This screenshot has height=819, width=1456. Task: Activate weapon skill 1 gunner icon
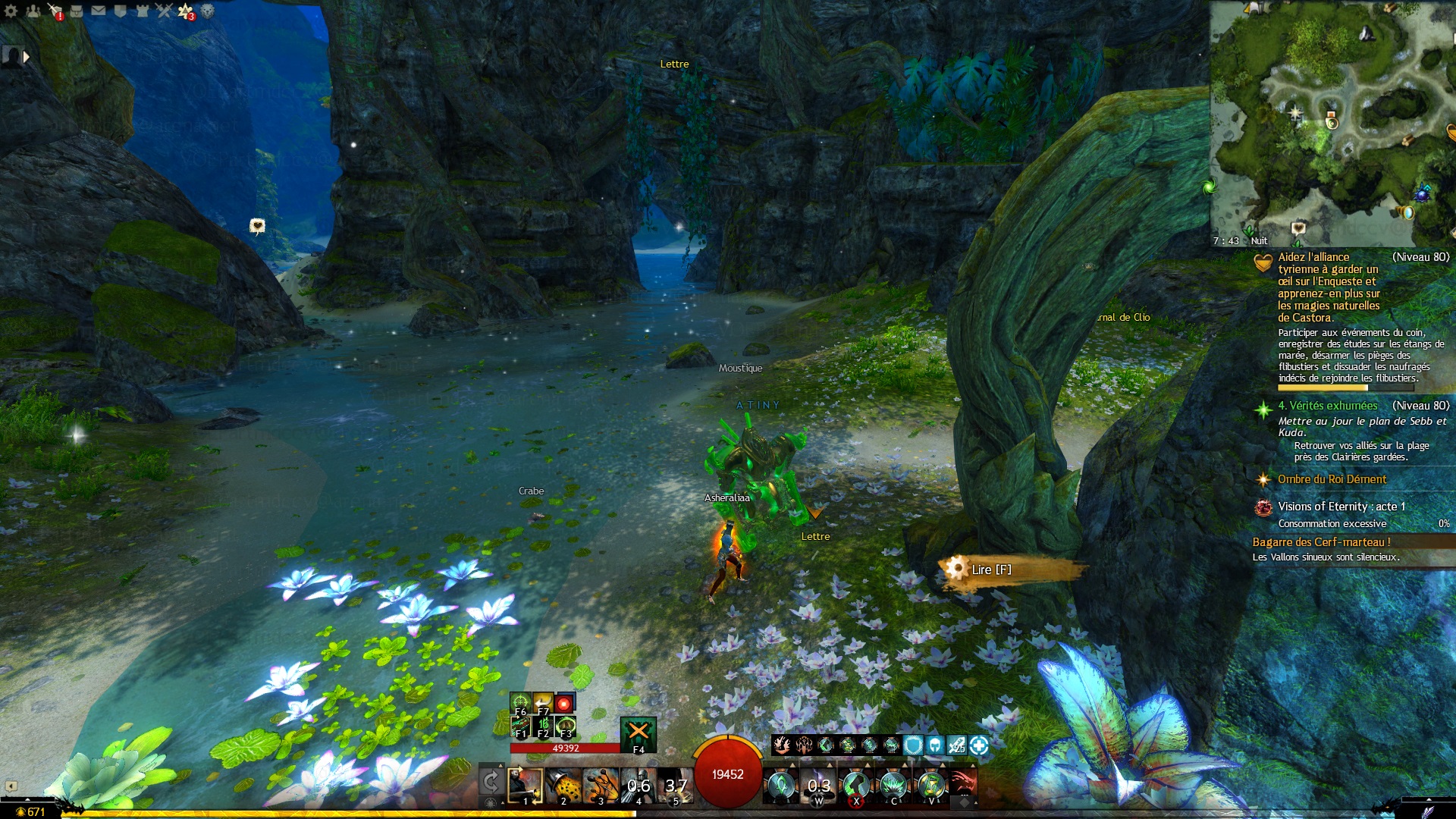pyautogui.click(x=525, y=786)
